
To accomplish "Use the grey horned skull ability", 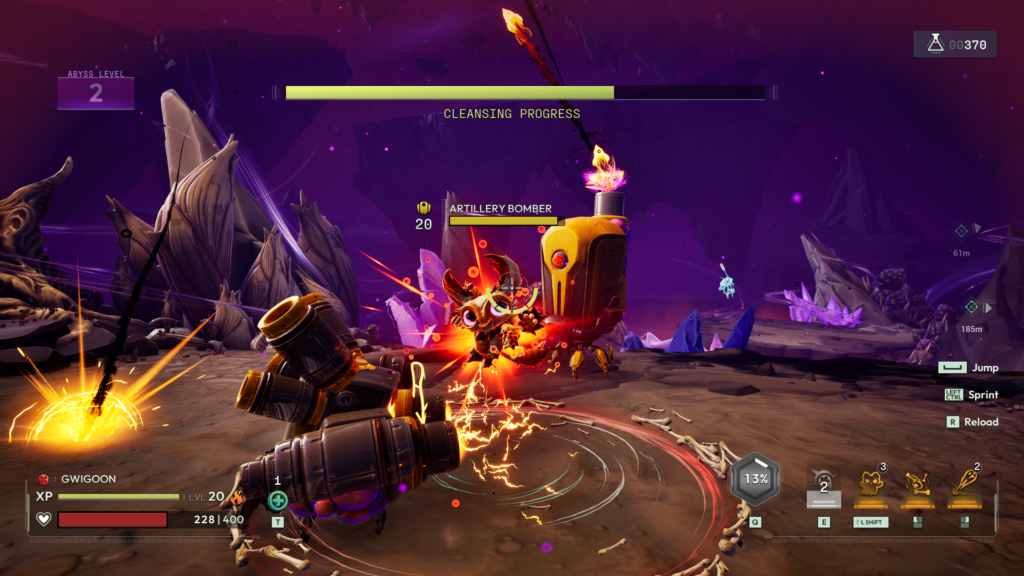I will coord(824,483).
